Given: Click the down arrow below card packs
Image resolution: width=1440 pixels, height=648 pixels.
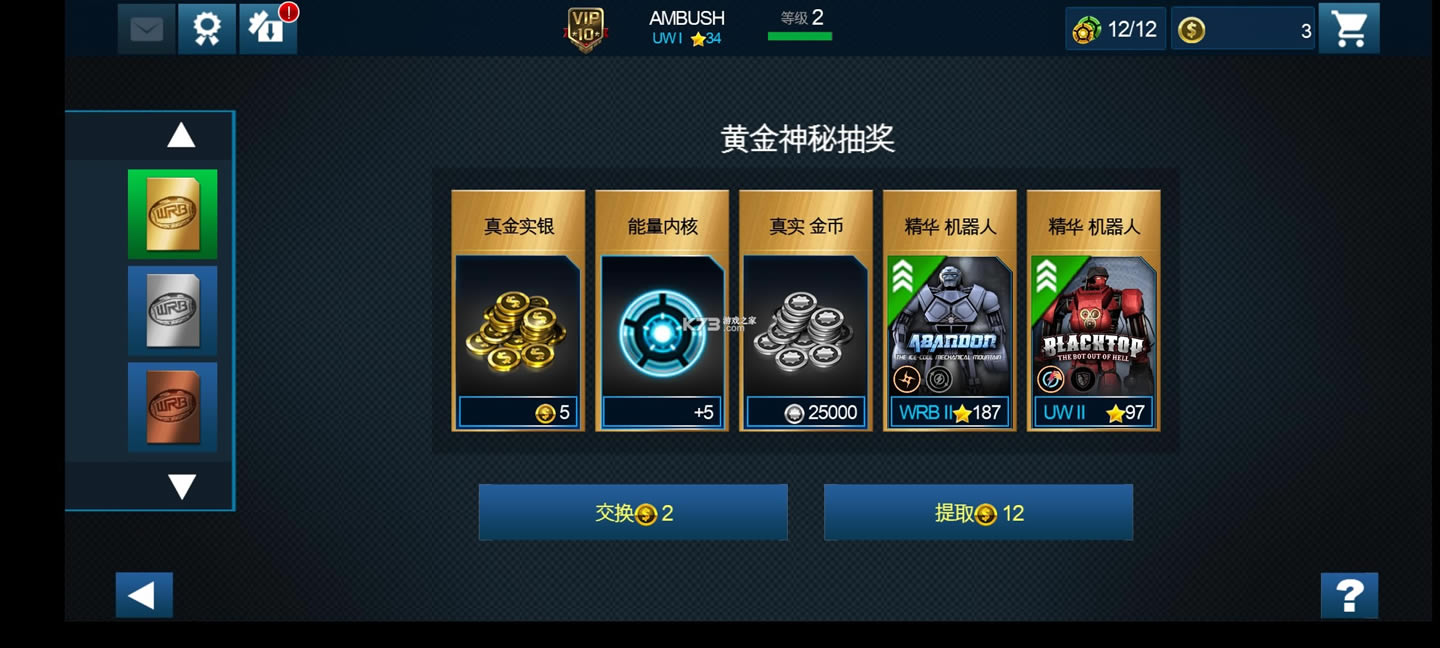Looking at the screenshot, I should pos(181,486).
